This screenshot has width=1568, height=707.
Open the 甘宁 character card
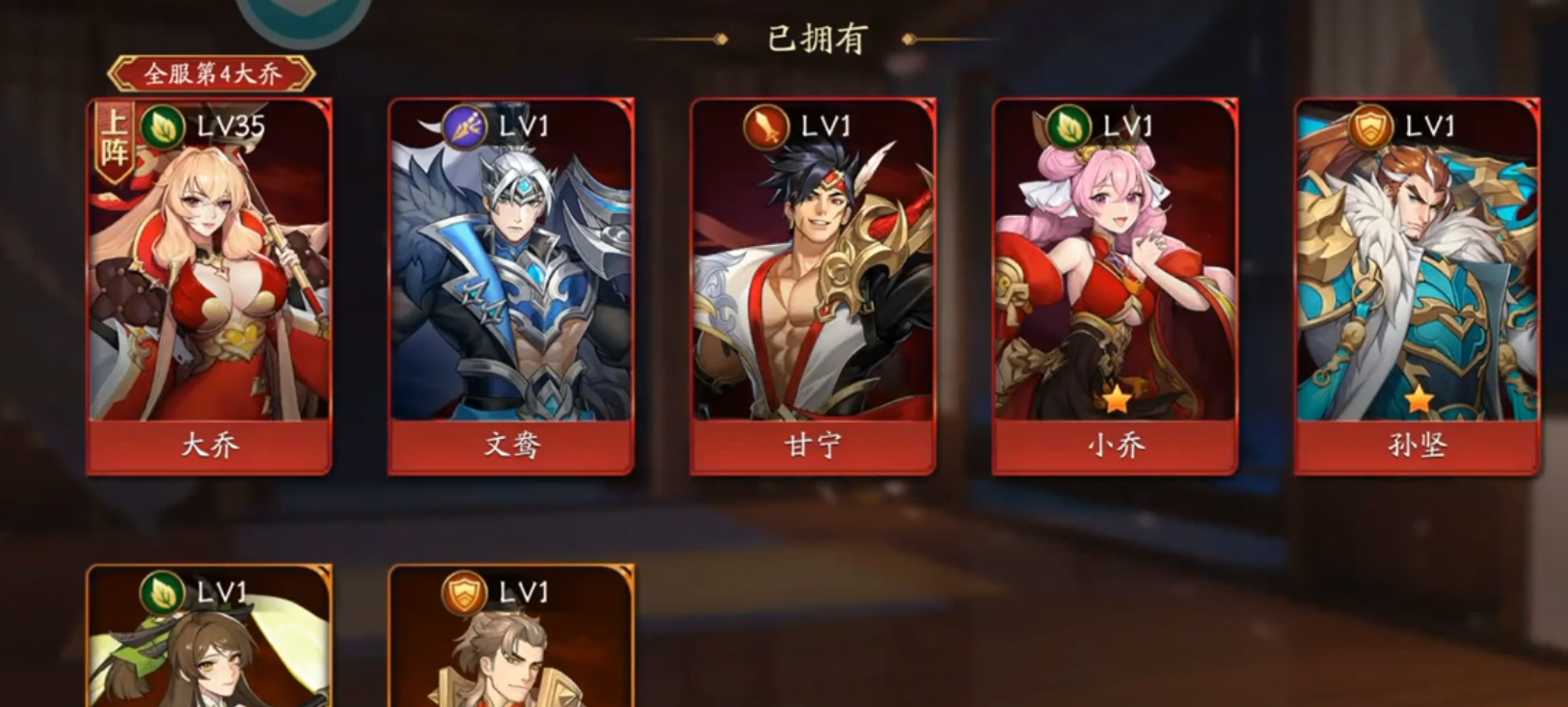click(x=813, y=280)
